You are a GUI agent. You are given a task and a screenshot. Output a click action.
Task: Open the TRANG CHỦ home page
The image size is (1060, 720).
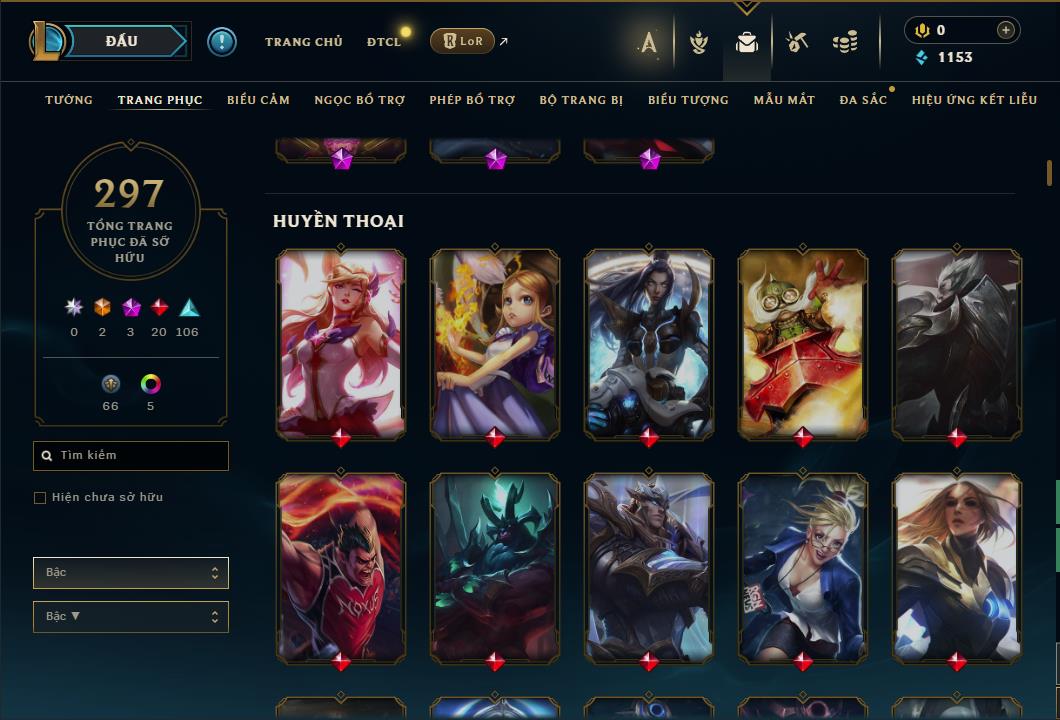point(303,42)
